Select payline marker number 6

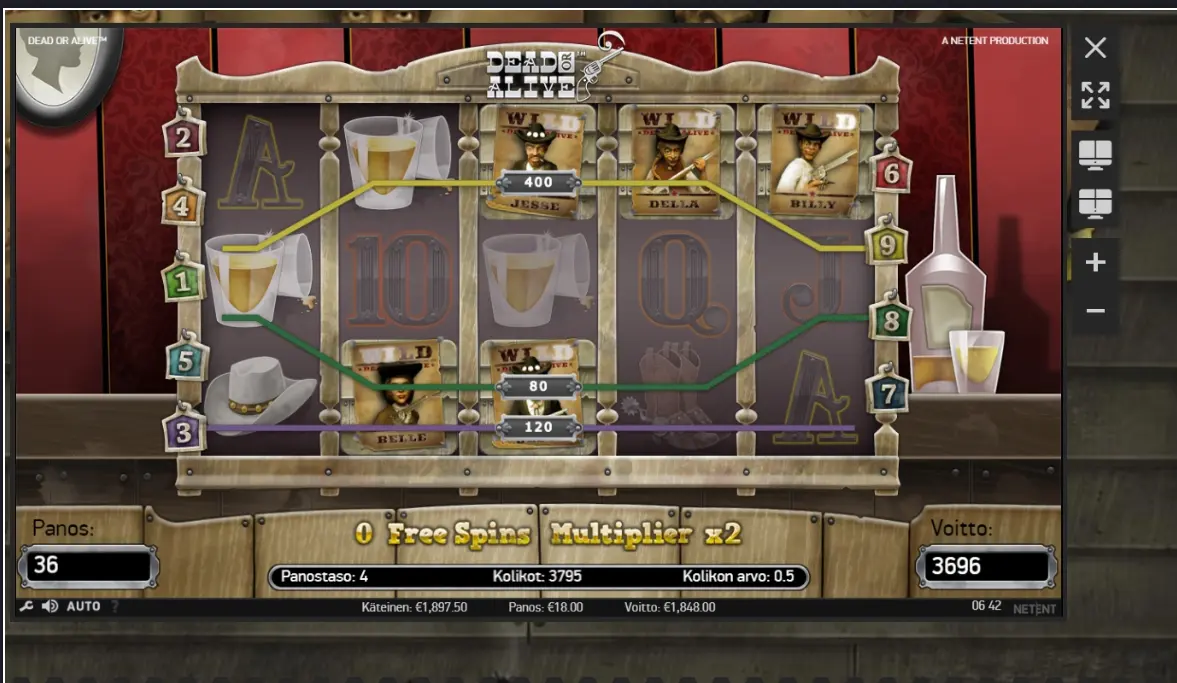tap(891, 175)
